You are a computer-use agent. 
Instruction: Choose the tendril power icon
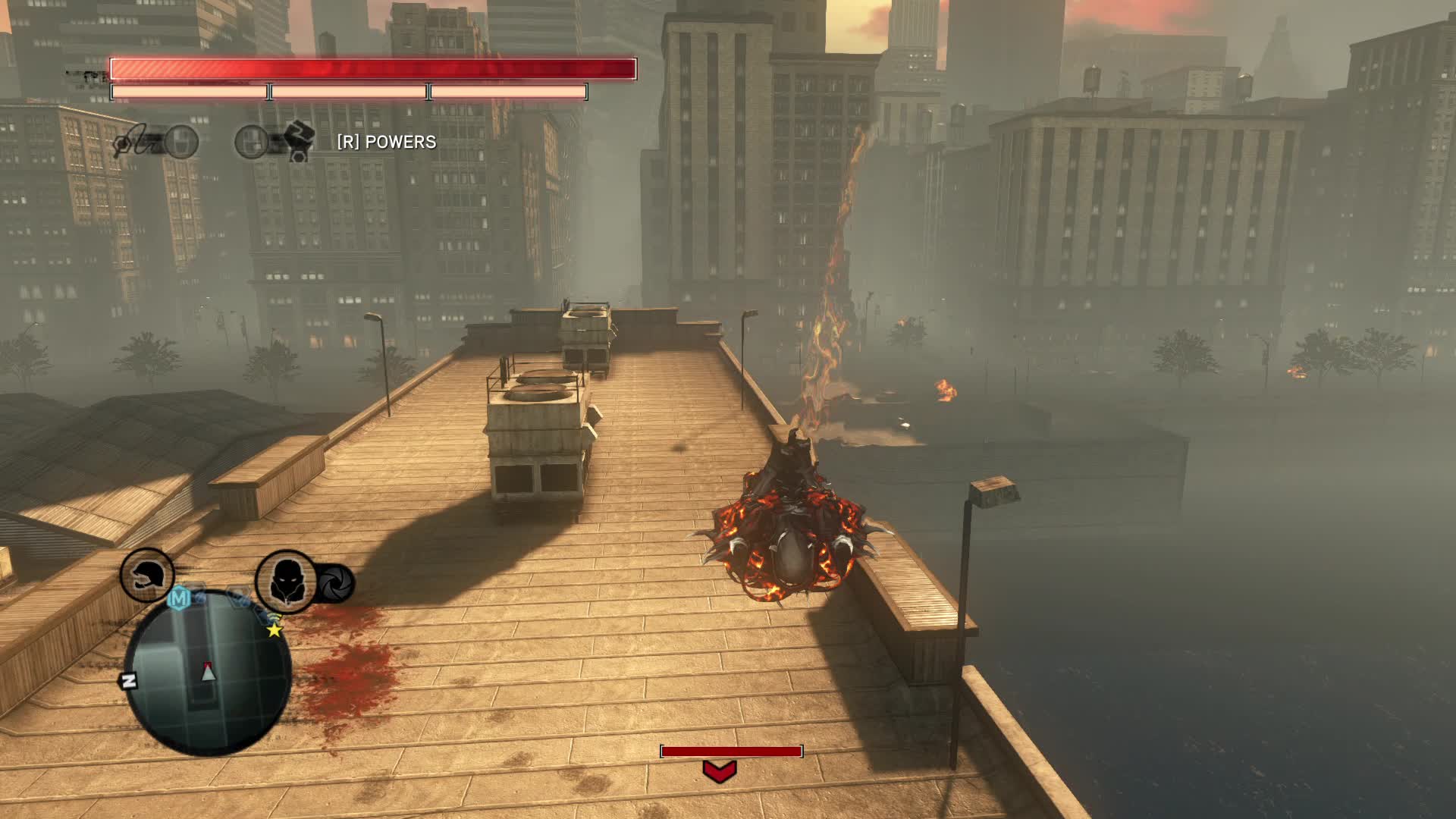(139, 142)
